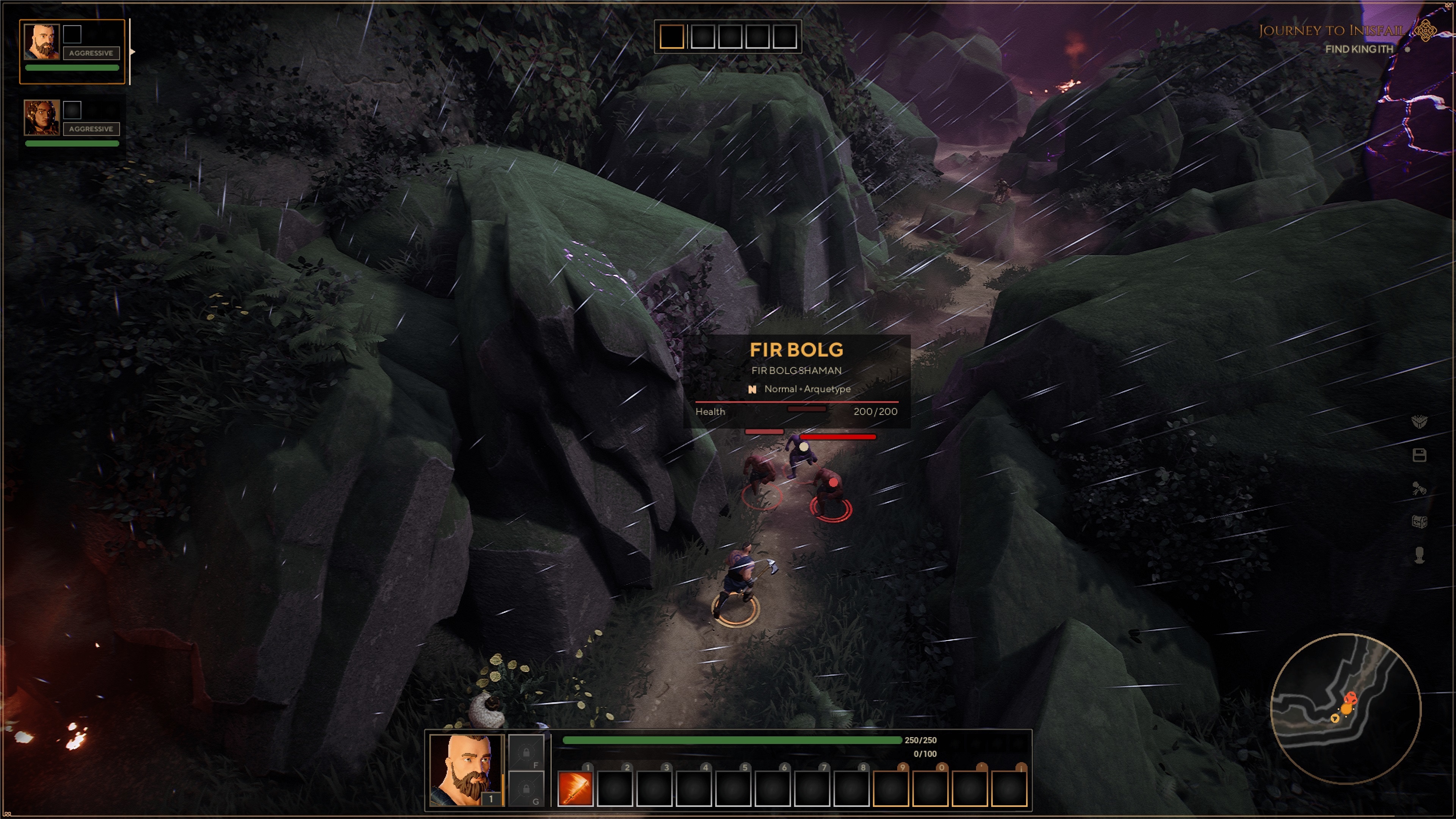Click the orange-highlighted top center slot
The image size is (1456, 819).
tap(672, 37)
